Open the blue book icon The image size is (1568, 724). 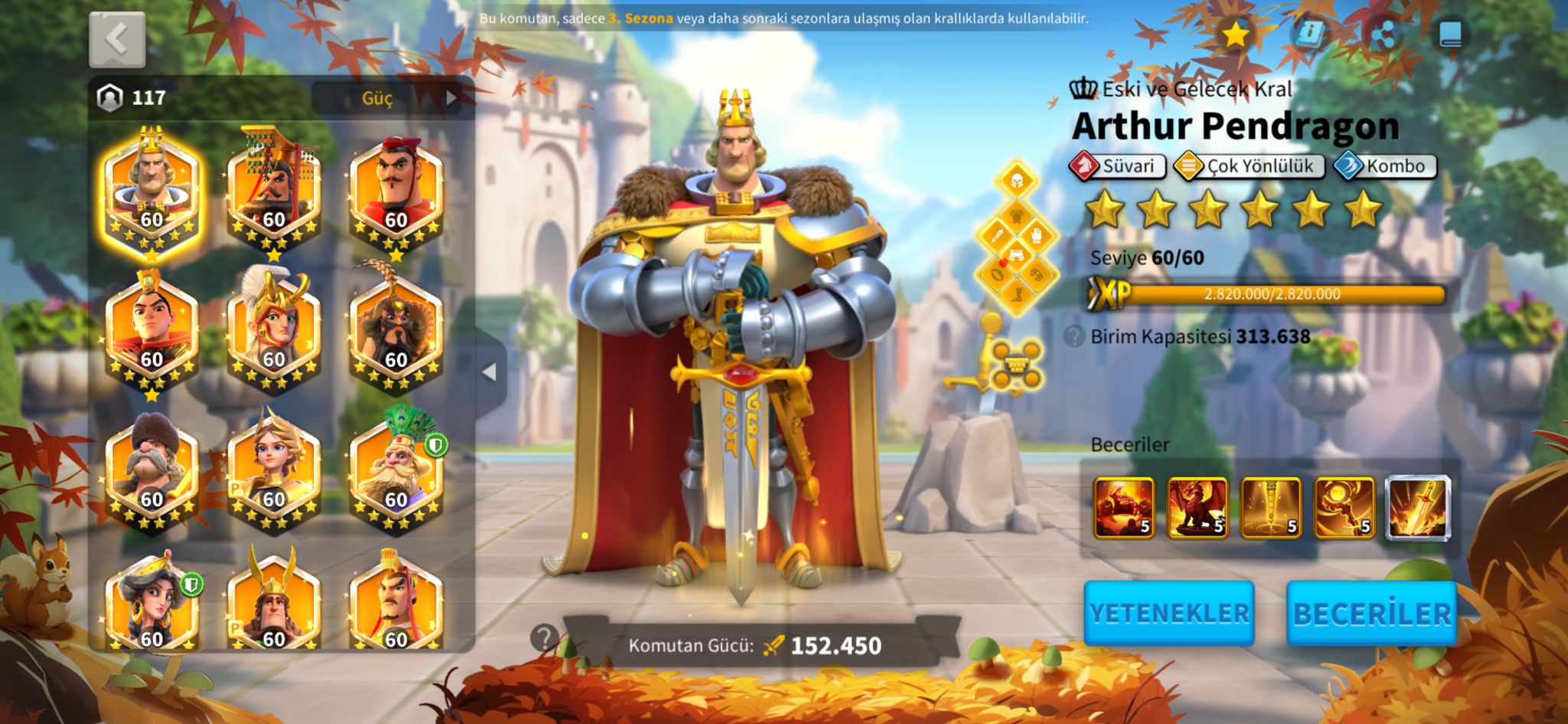point(1450,34)
